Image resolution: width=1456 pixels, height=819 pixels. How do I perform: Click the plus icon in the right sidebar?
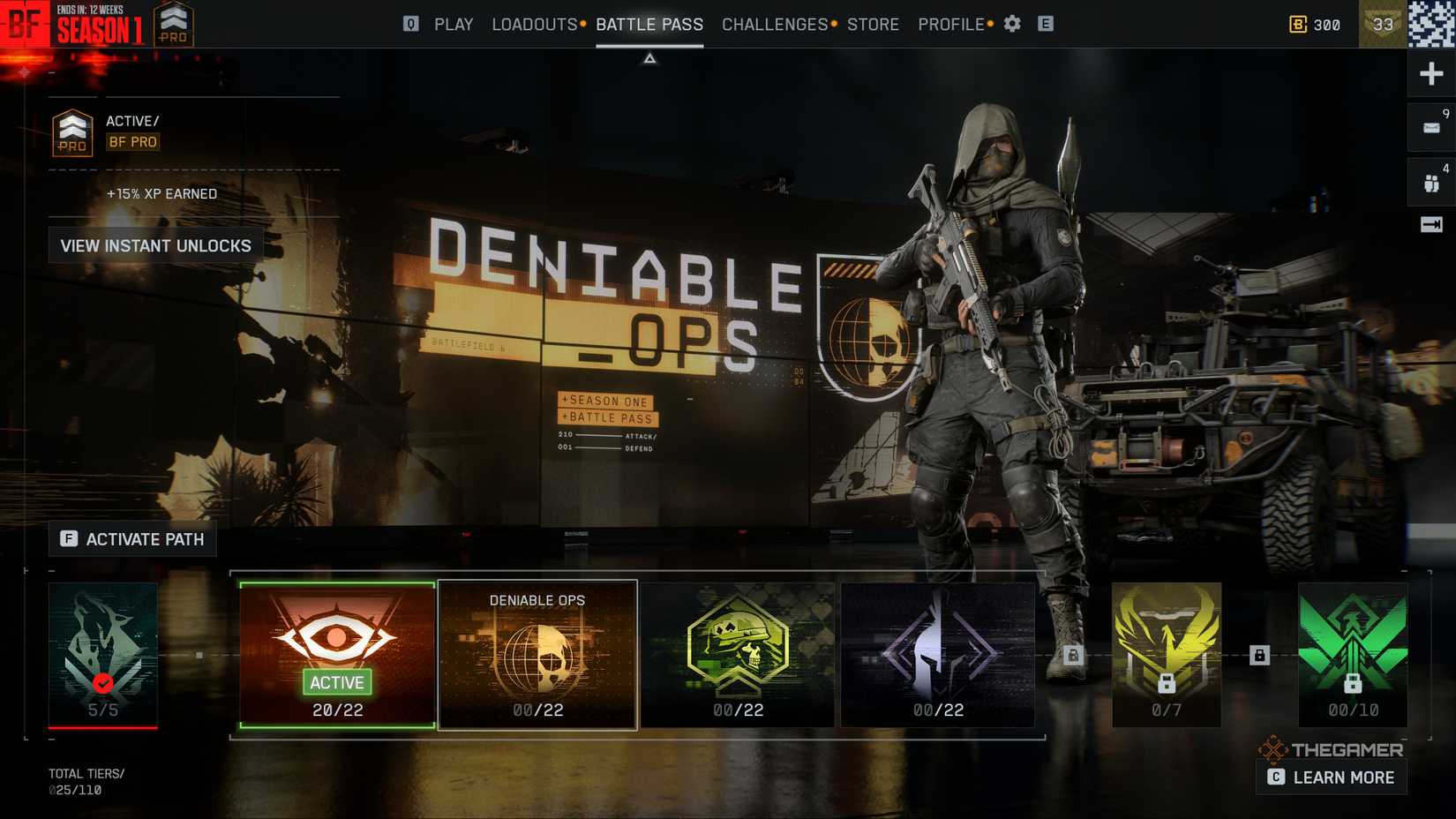1430,74
